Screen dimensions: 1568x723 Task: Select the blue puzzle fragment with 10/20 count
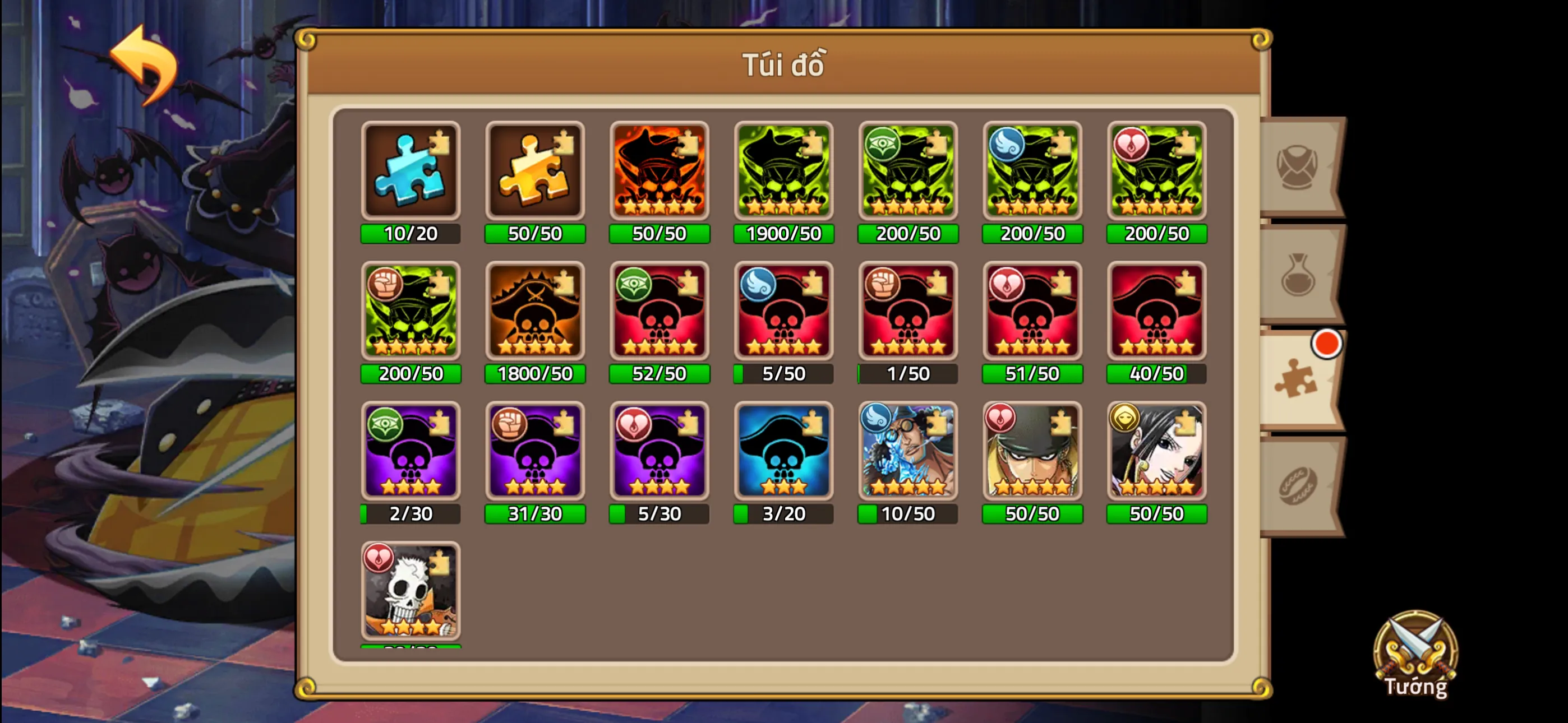(x=411, y=171)
